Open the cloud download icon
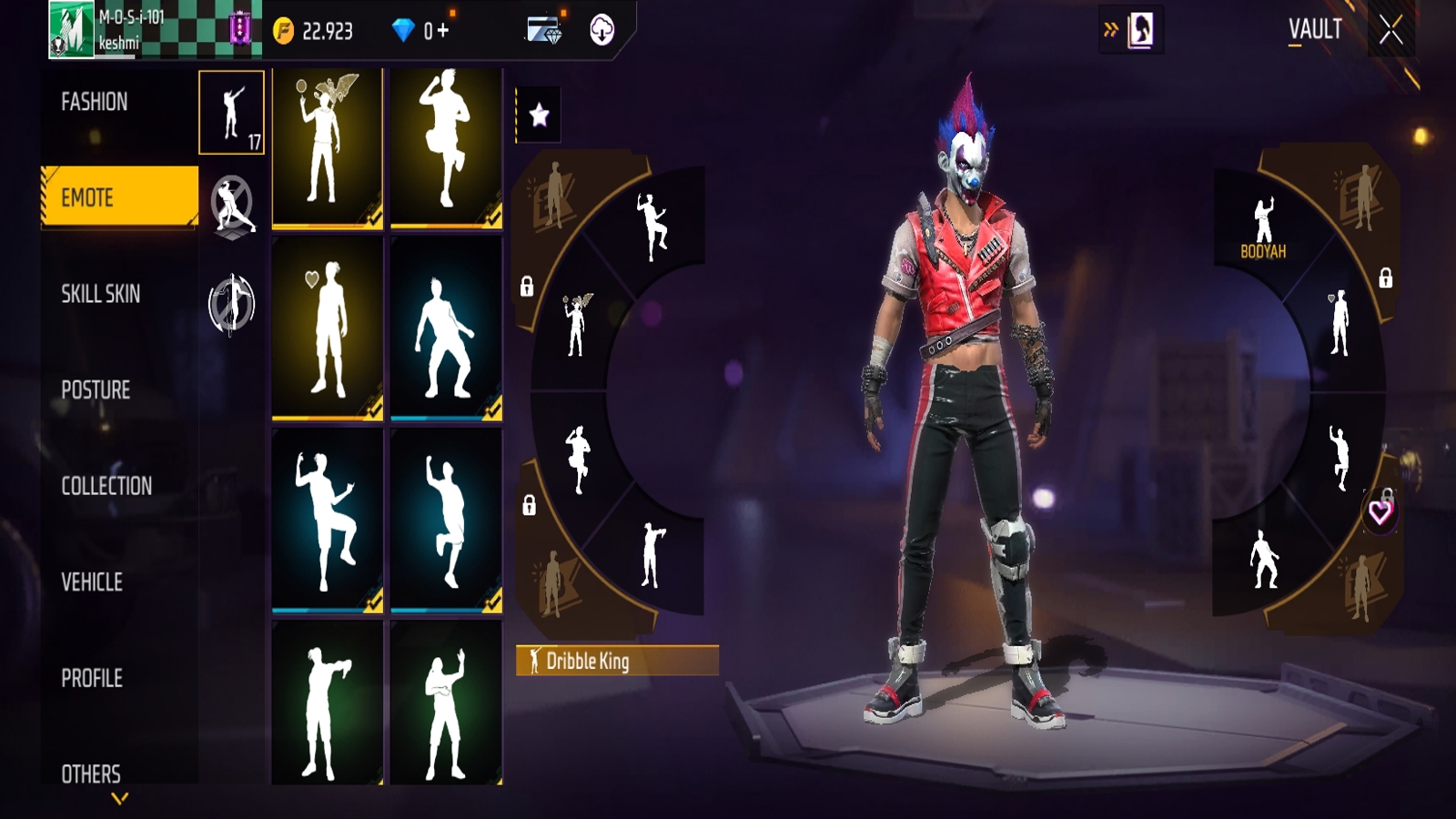Viewport: 1456px width, 819px height. [x=602, y=31]
